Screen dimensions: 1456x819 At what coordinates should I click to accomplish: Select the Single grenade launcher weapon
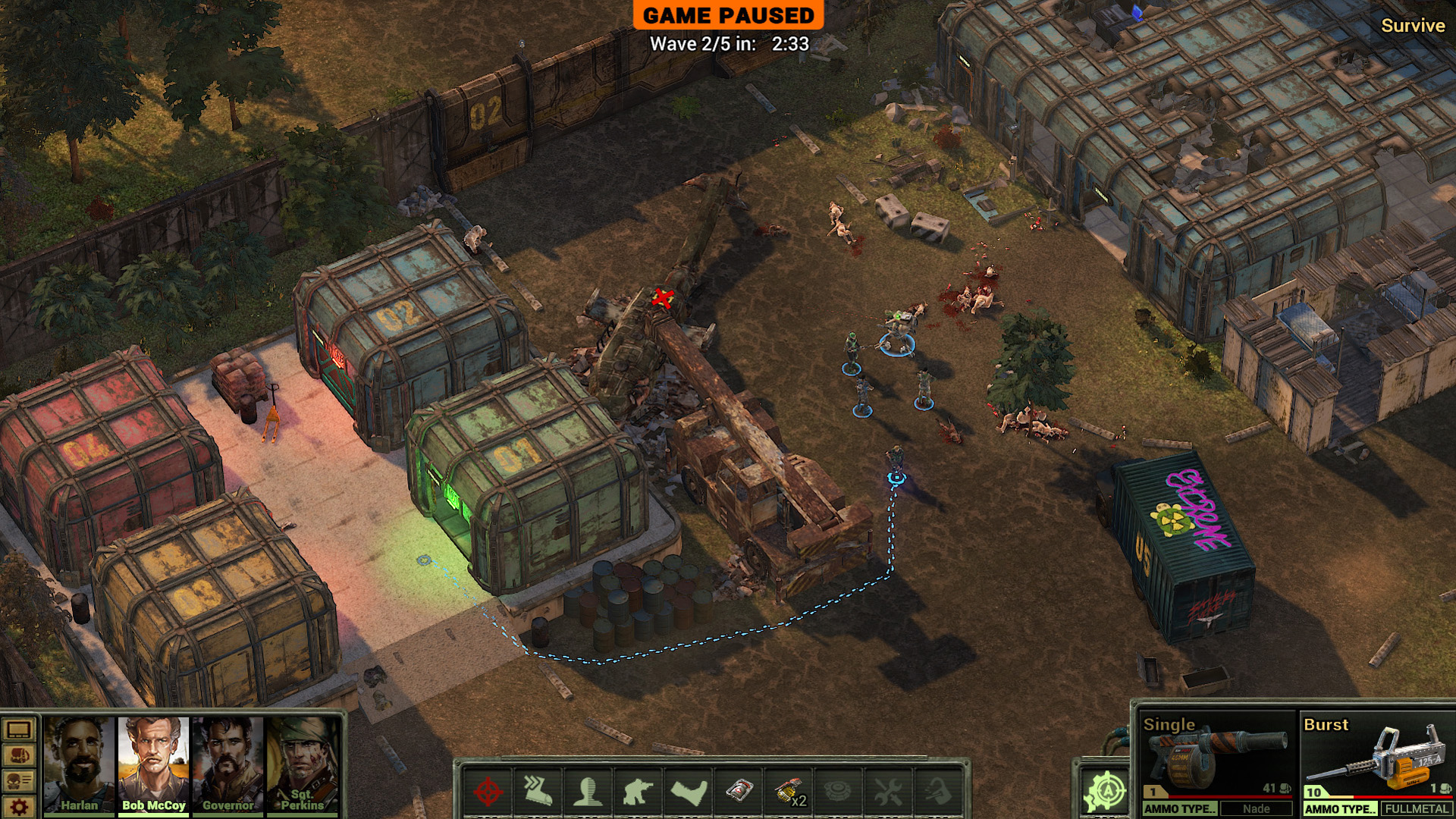[1218, 755]
